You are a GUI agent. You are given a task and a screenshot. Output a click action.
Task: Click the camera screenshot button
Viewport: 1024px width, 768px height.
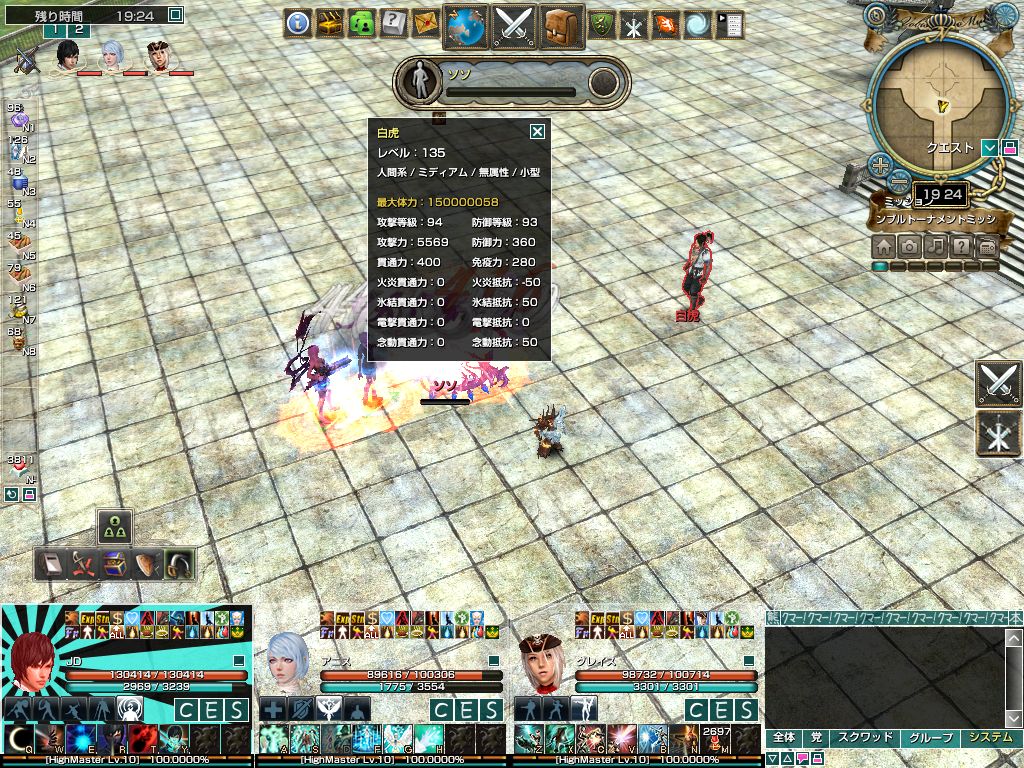tap(909, 246)
